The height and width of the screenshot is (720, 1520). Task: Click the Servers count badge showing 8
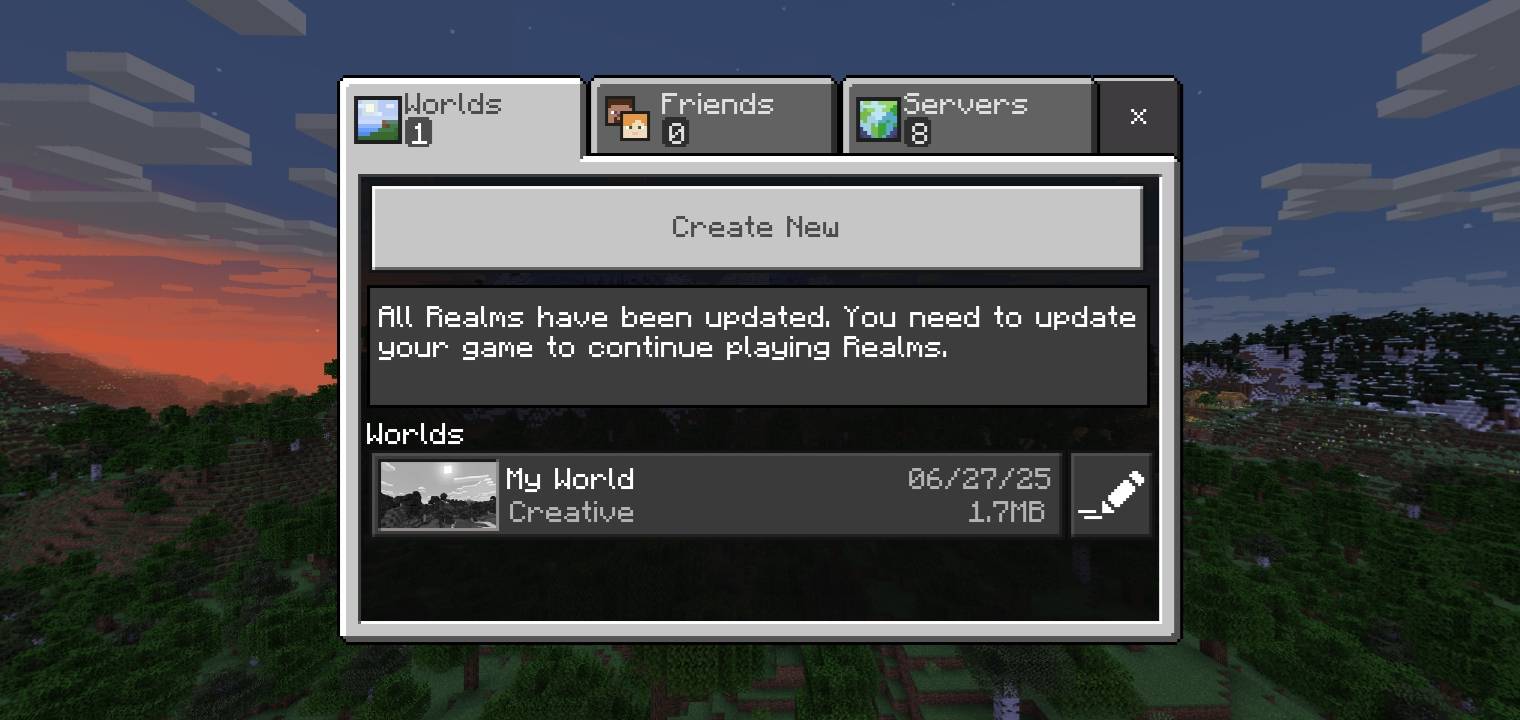[x=920, y=132]
